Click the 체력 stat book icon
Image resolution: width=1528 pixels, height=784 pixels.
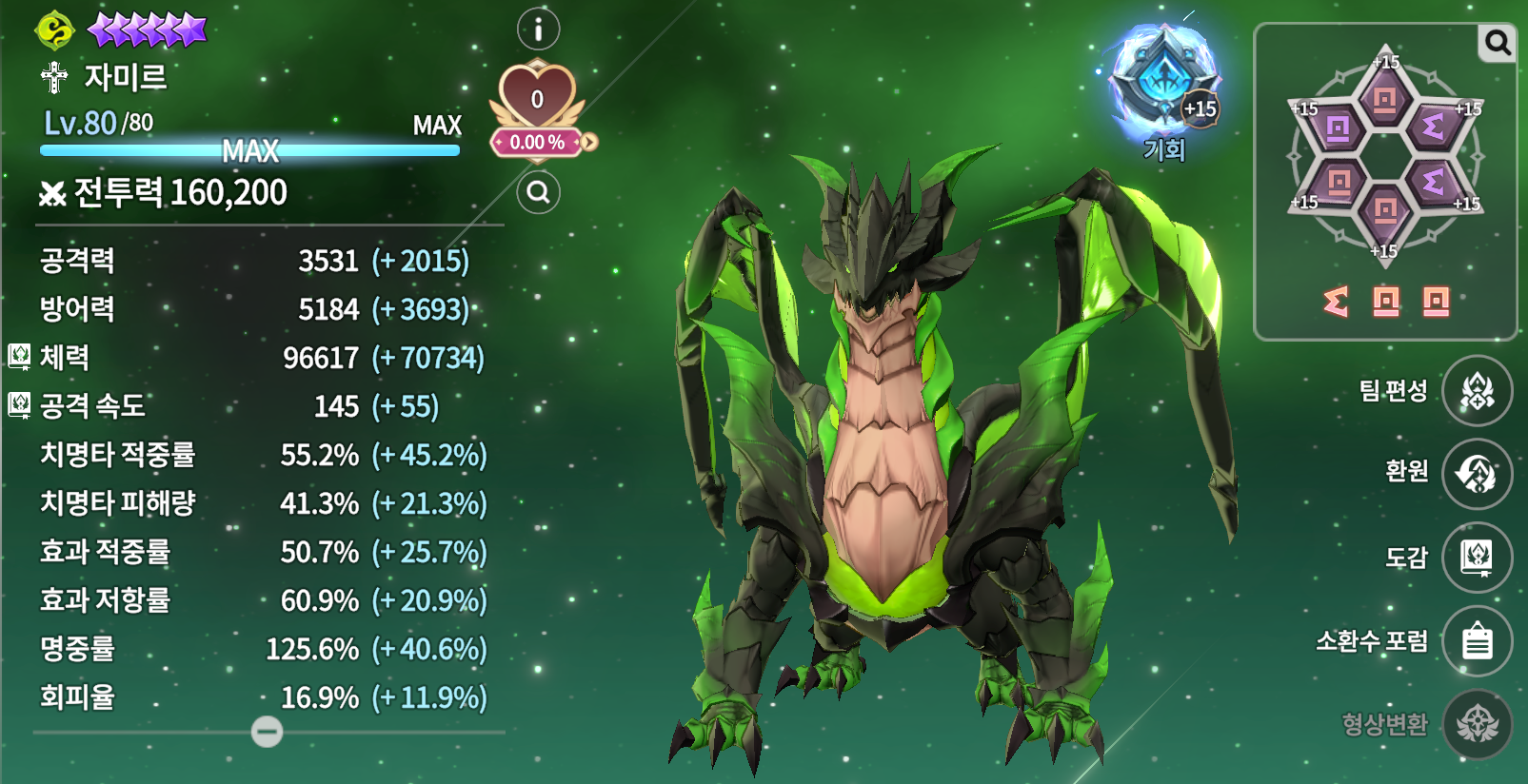click(19, 357)
